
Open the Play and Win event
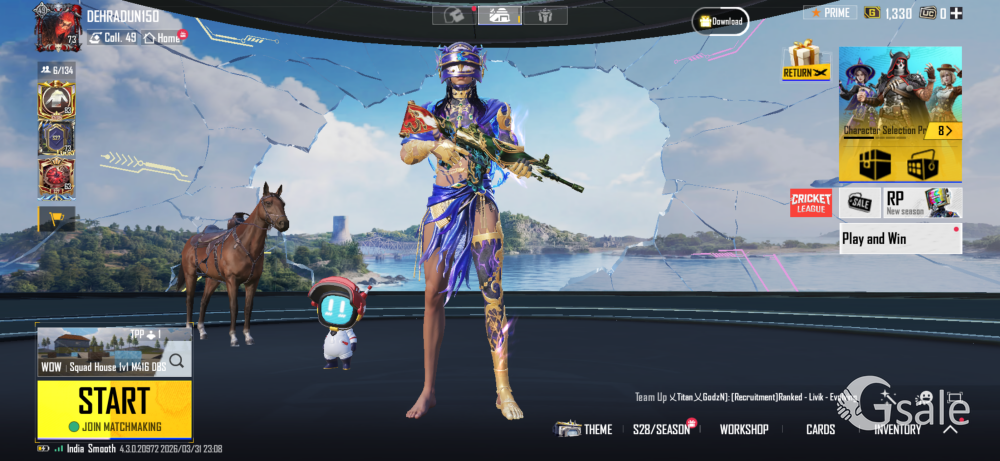click(x=900, y=239)
